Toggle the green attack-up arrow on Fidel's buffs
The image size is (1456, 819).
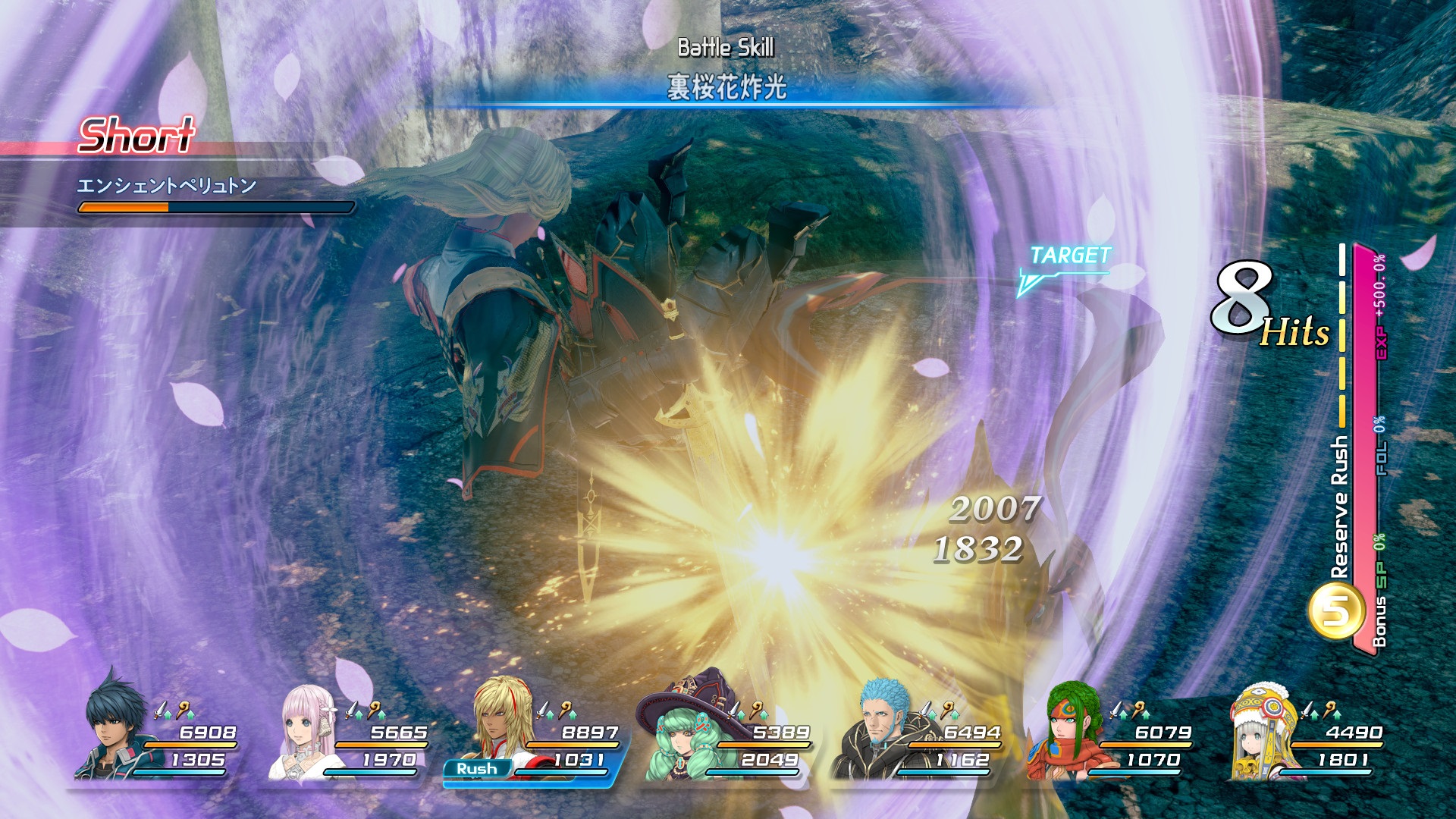[168, 715]
